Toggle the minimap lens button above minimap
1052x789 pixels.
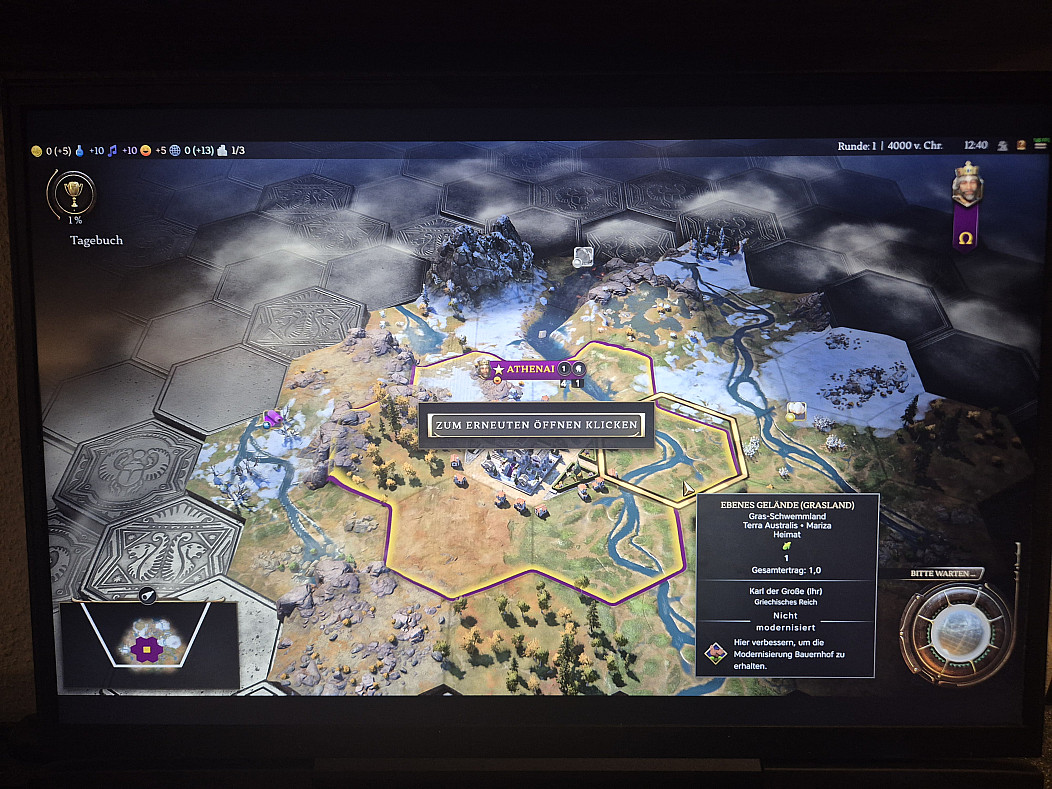point(148,596)
